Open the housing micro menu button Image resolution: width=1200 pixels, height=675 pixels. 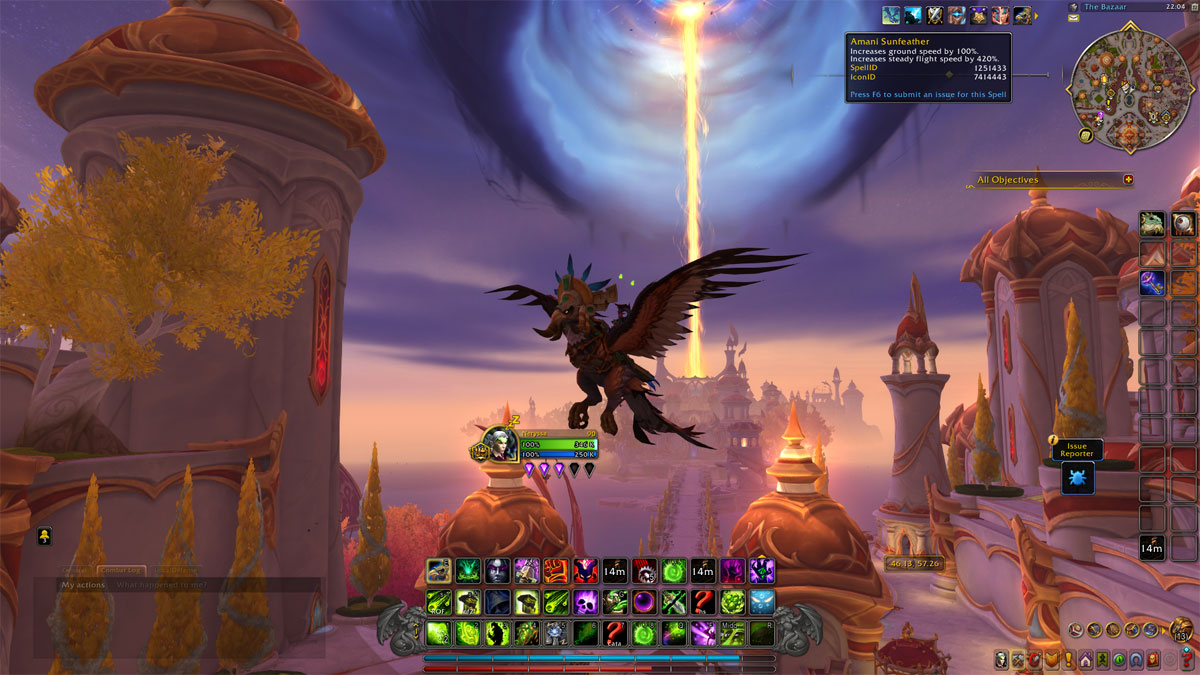click(x=1085, y=659)
